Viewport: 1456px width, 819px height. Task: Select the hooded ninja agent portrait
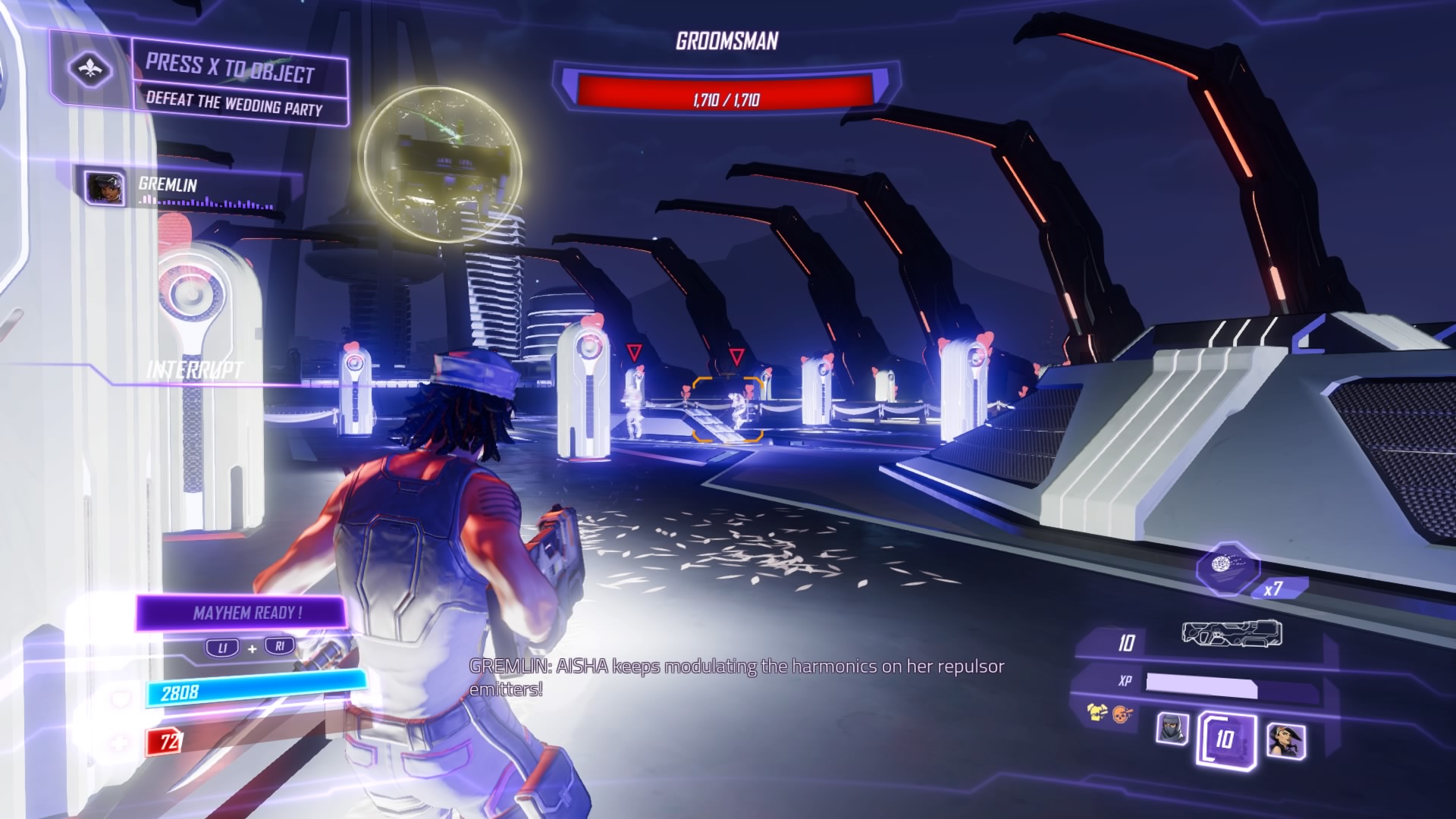(x=1172, y=729)
